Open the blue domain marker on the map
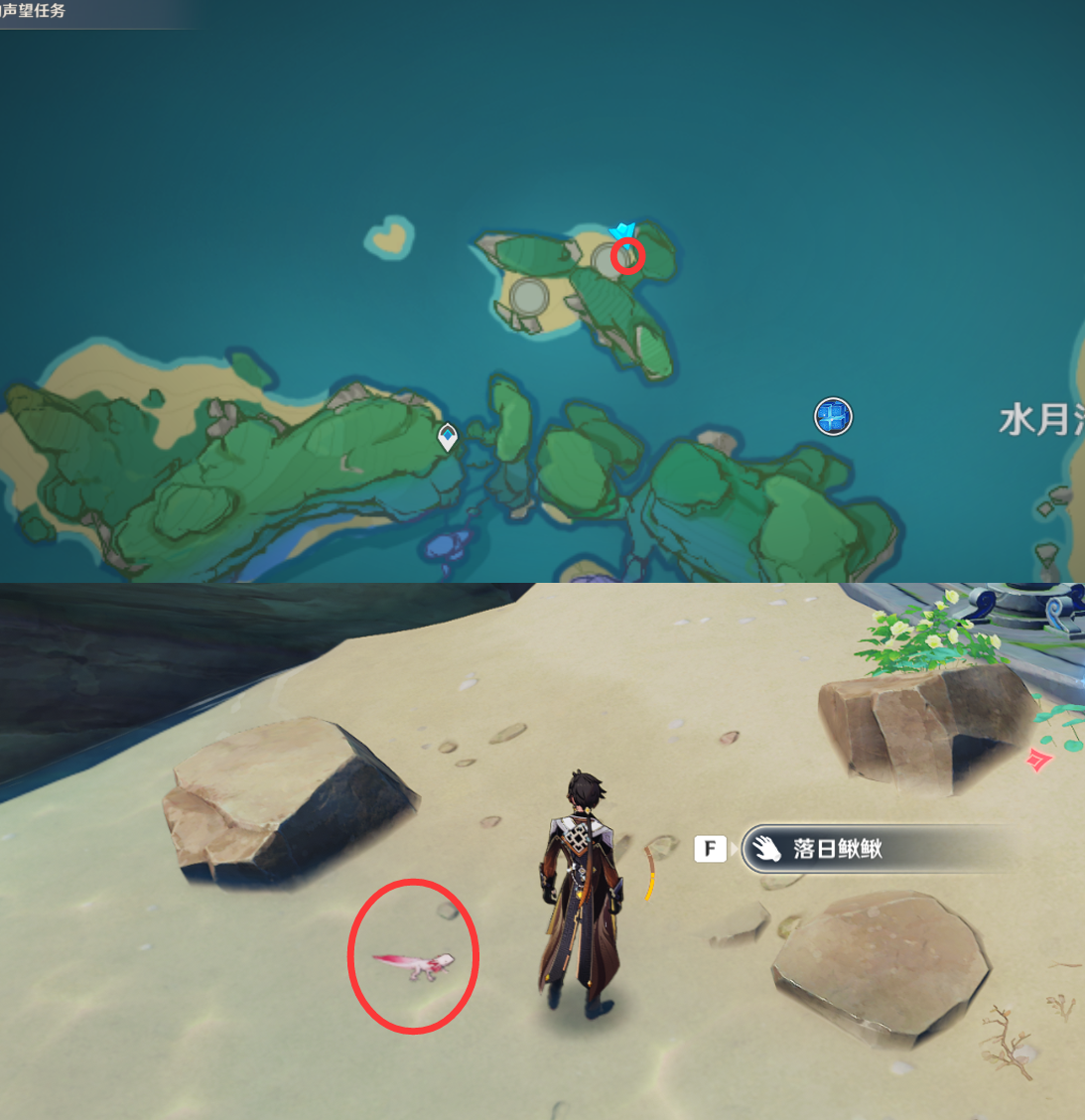The width and height of the screenshot is (1085, 1120). 833,417
